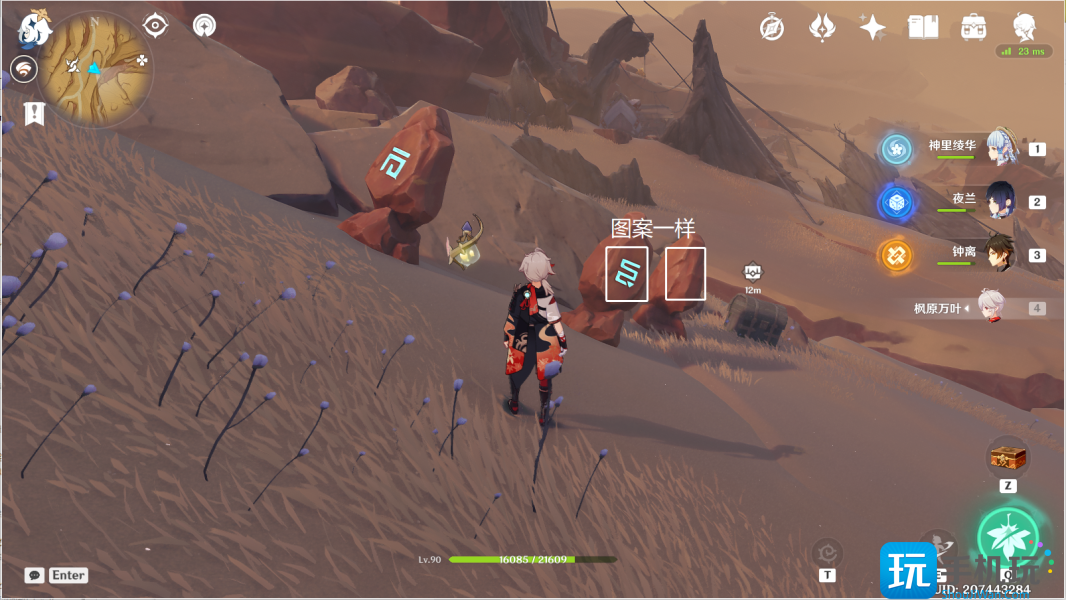Open the quest exclamation banner icon
The height and width of the screenshot is (600, 1066).
(x=35, y=112)
